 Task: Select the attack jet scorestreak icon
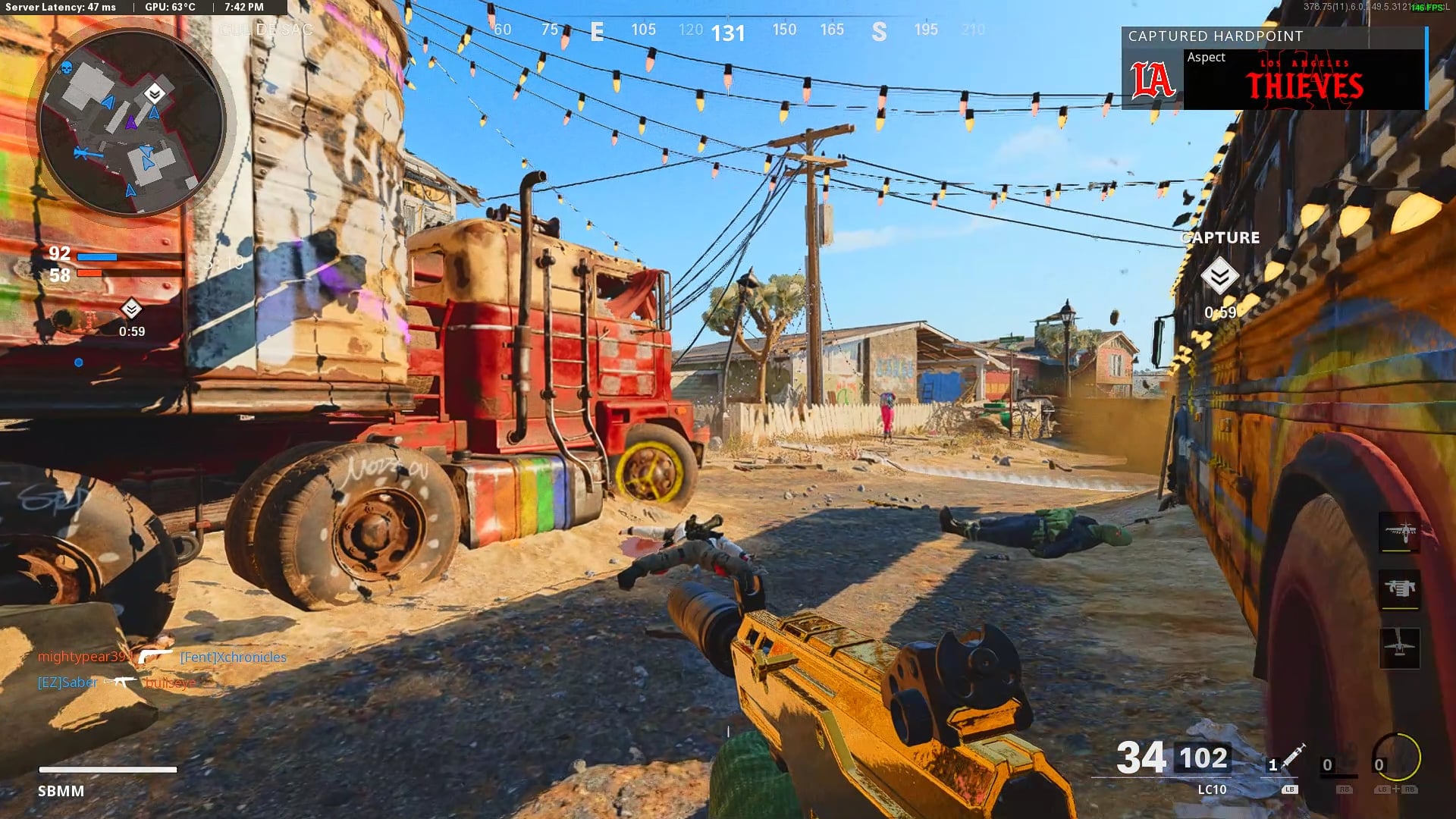1399,530
